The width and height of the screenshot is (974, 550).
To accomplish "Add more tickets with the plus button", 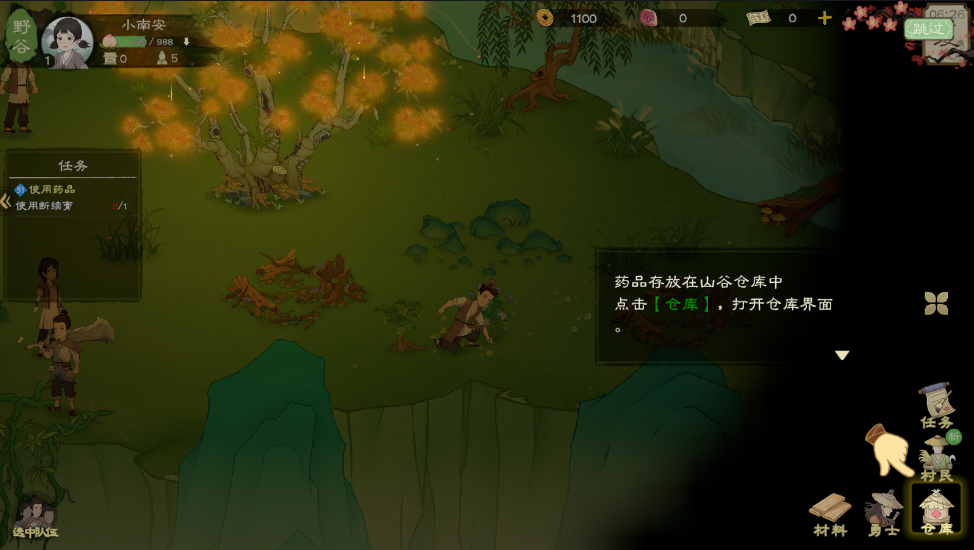I will tap(824, 18).
